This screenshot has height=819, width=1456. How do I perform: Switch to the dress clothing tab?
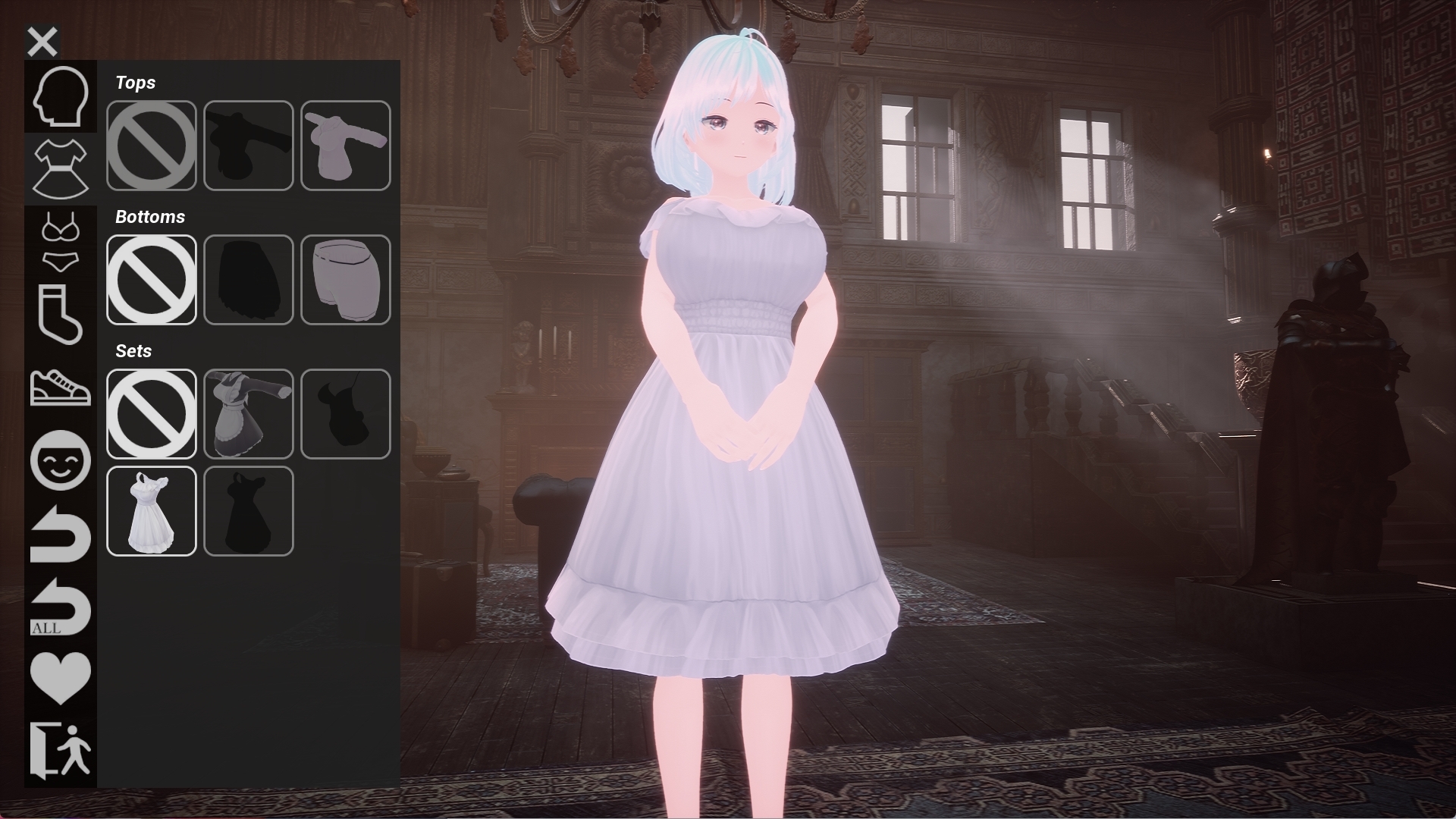click(61, 168)
